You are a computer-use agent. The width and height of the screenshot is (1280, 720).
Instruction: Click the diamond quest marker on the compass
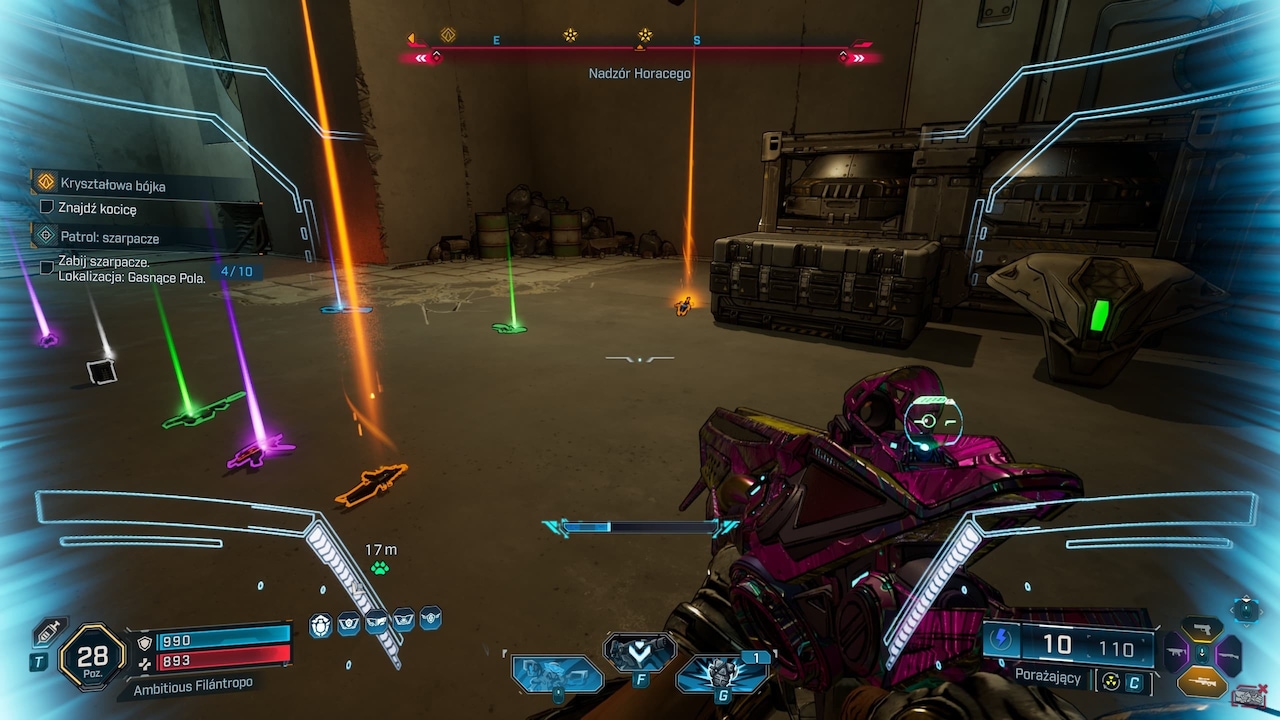448,36
